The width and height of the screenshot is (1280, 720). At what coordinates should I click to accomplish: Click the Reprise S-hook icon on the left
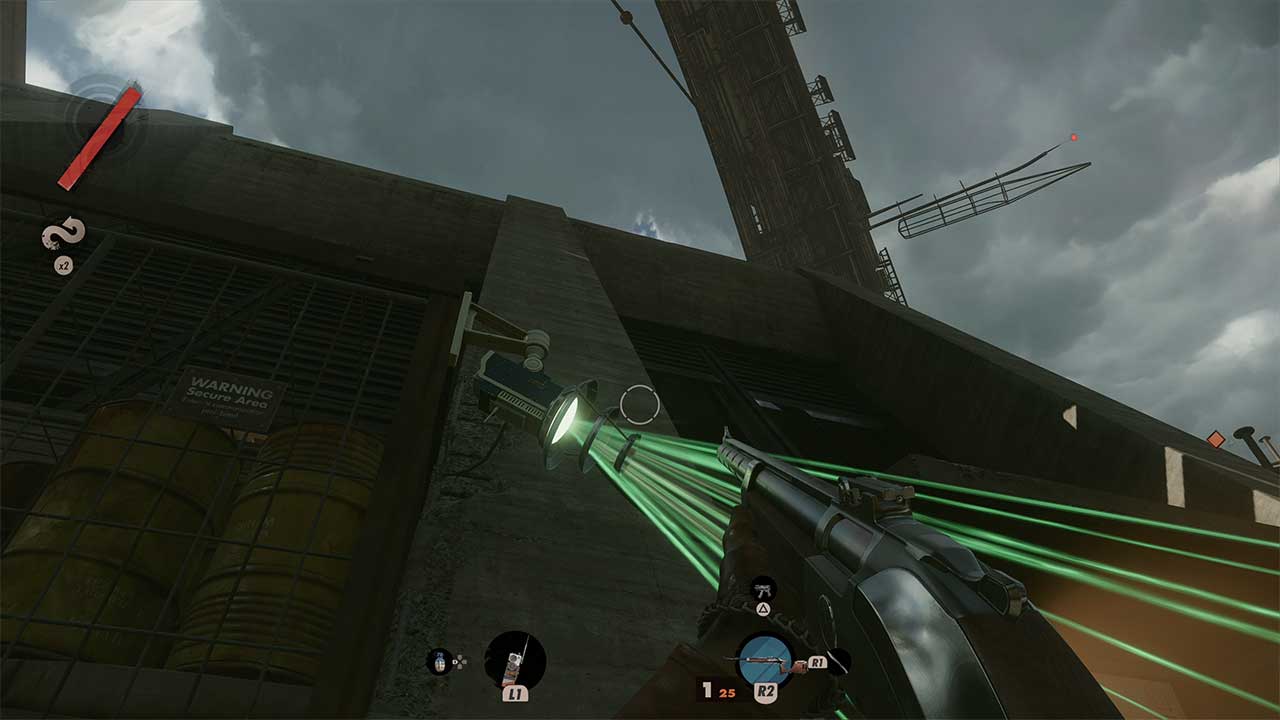pos(62,232)
